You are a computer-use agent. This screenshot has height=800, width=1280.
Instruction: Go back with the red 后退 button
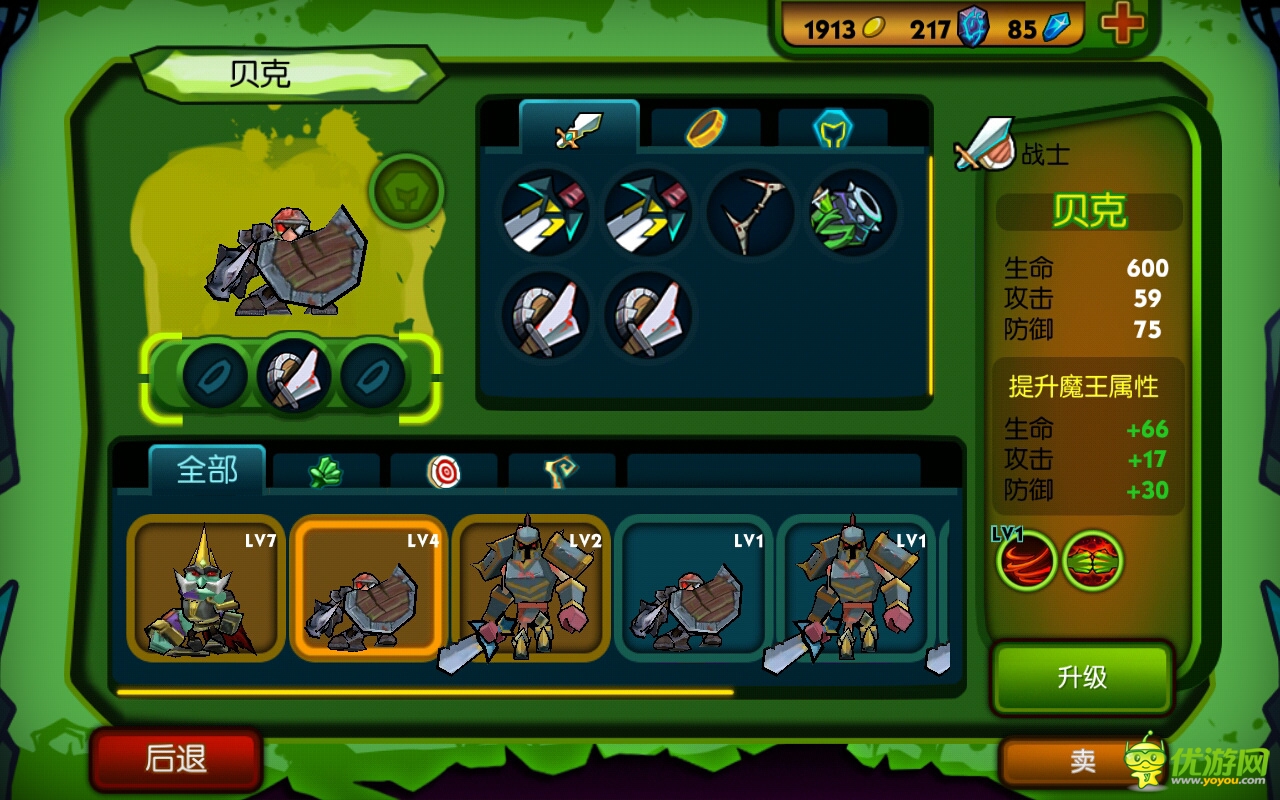(x=176, y=759)
